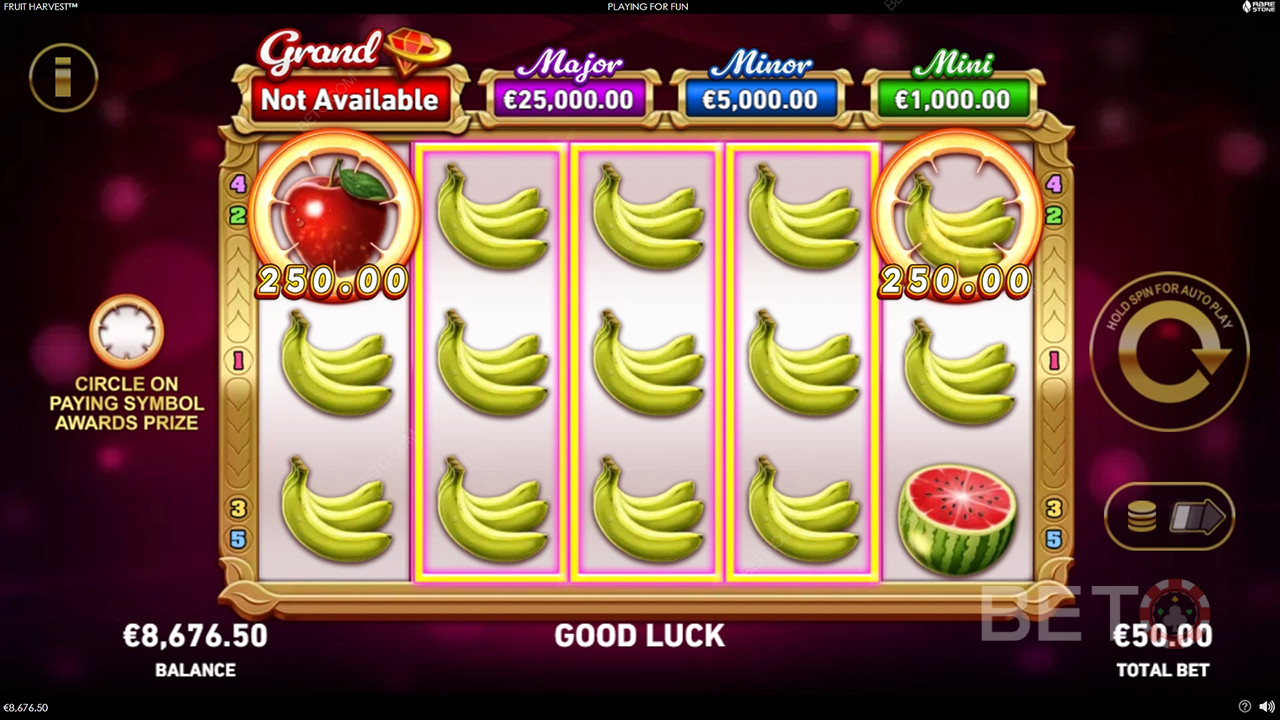Open the bet amount coin selector
The height and width of the screenshot is (720, 1280).
[1169, 517]
